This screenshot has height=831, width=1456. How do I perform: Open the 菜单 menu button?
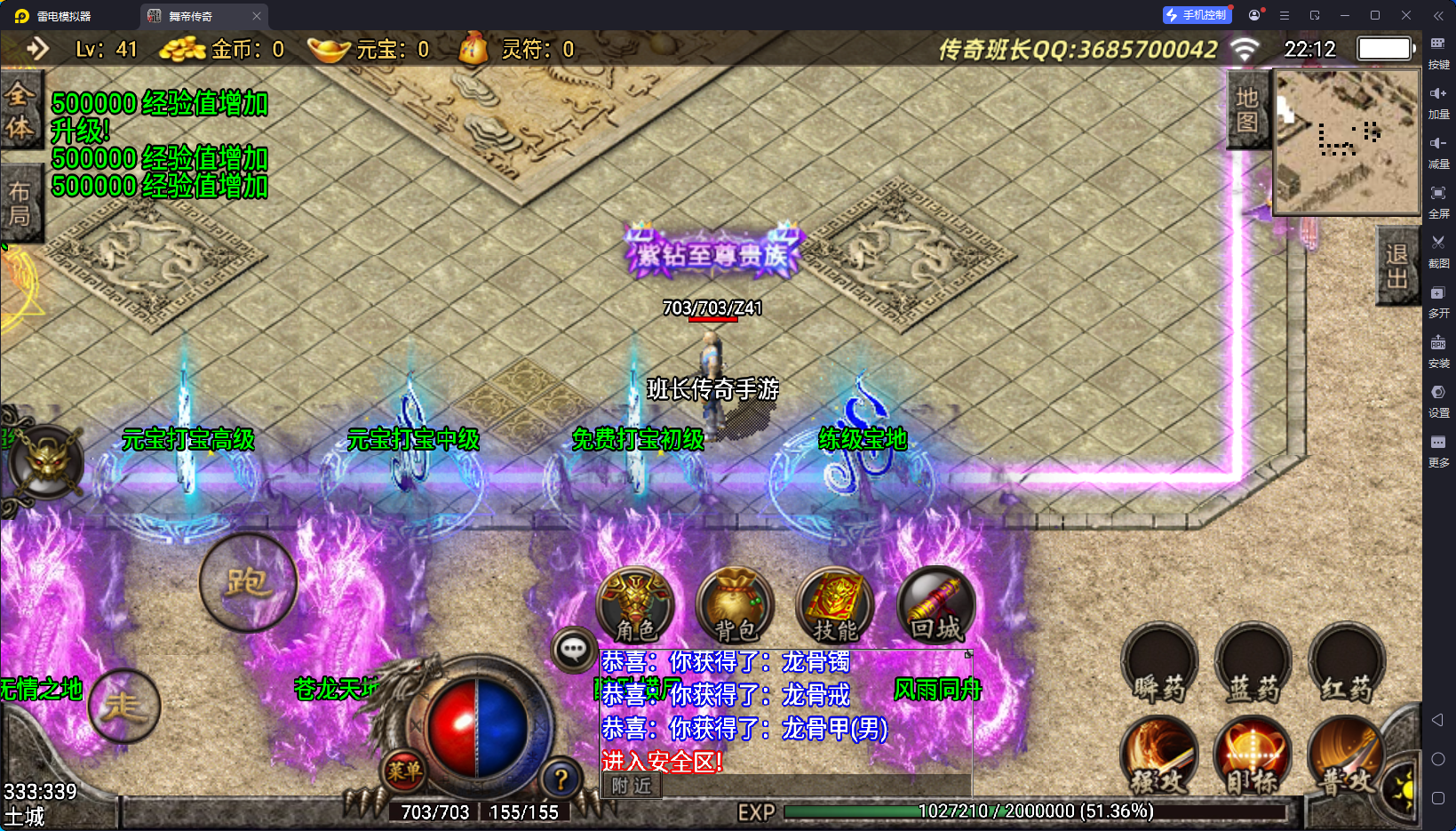point(404,771)
